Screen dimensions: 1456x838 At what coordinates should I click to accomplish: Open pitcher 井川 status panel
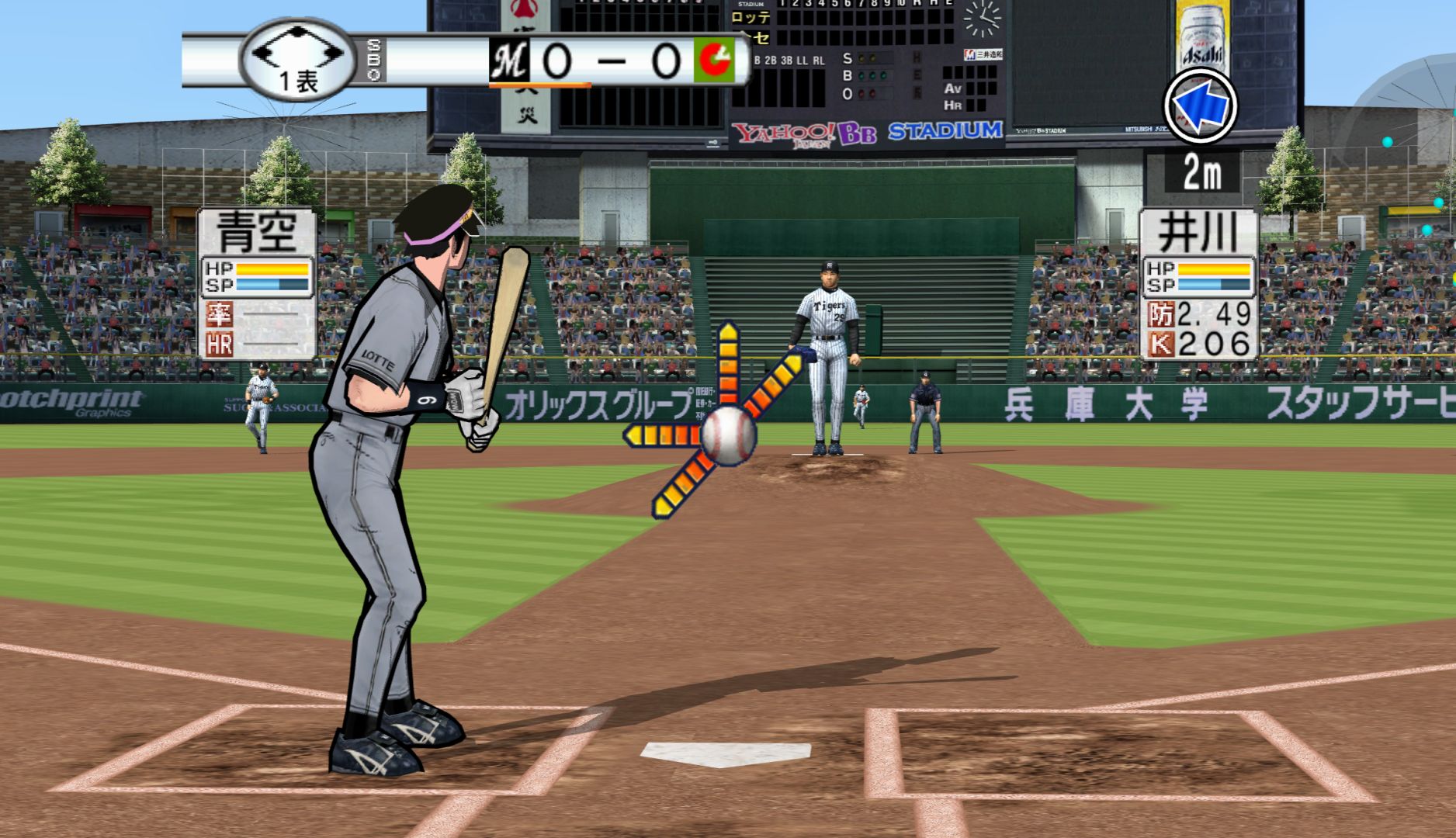point(1198,284)
